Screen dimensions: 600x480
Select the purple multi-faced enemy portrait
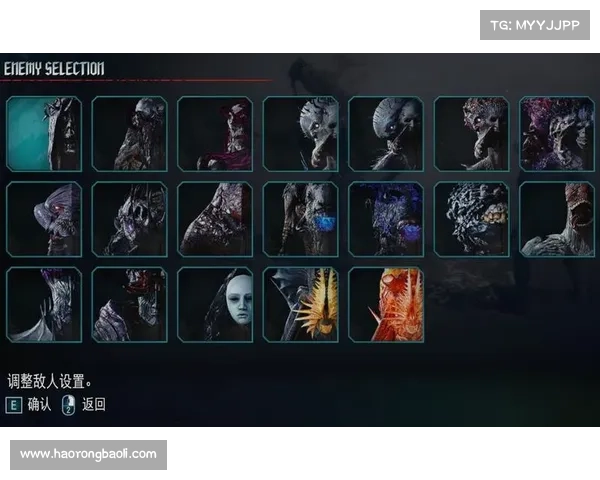click(x=557, y=134)
